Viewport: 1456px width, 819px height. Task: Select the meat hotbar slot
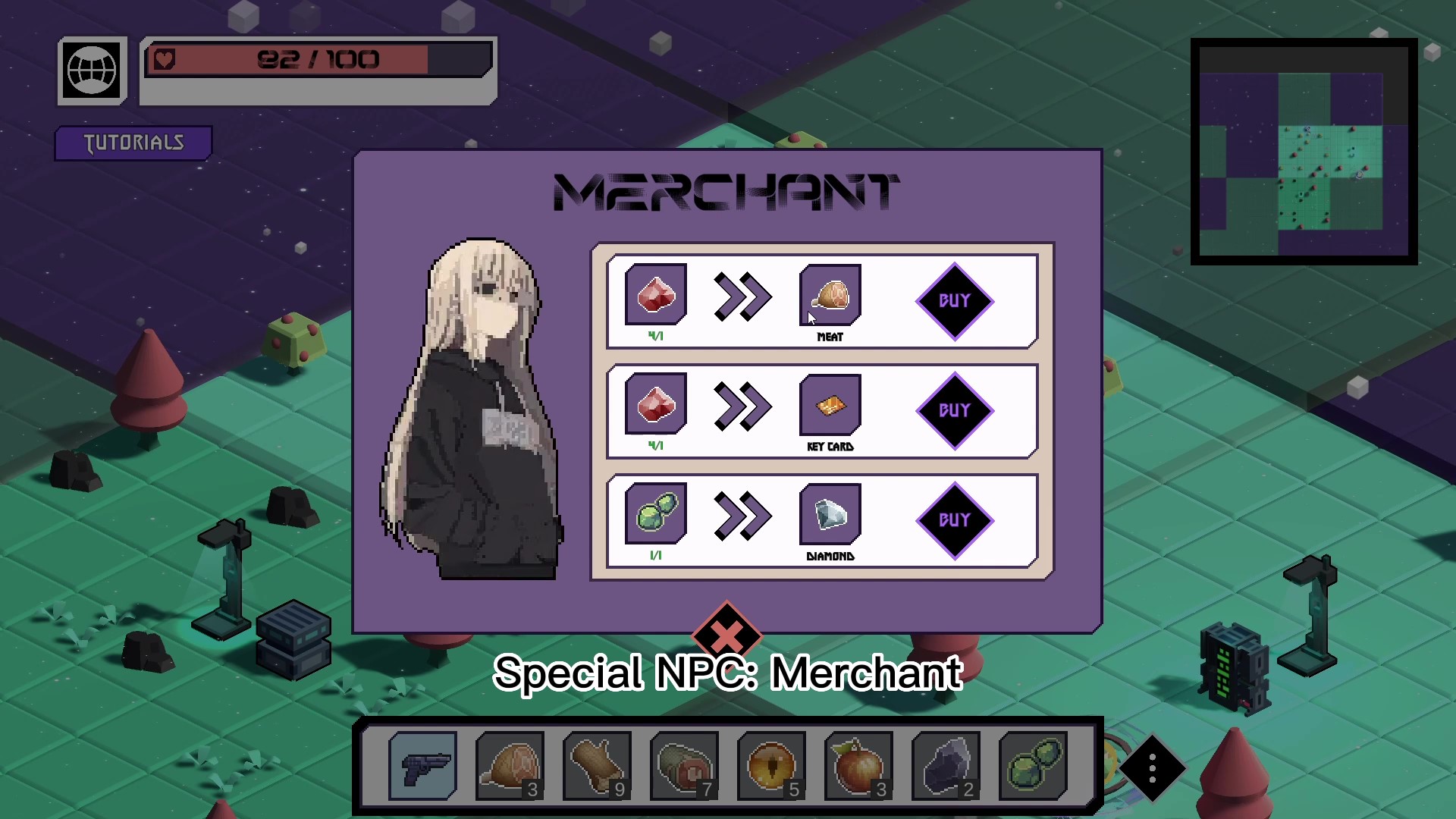pos(510,766)
